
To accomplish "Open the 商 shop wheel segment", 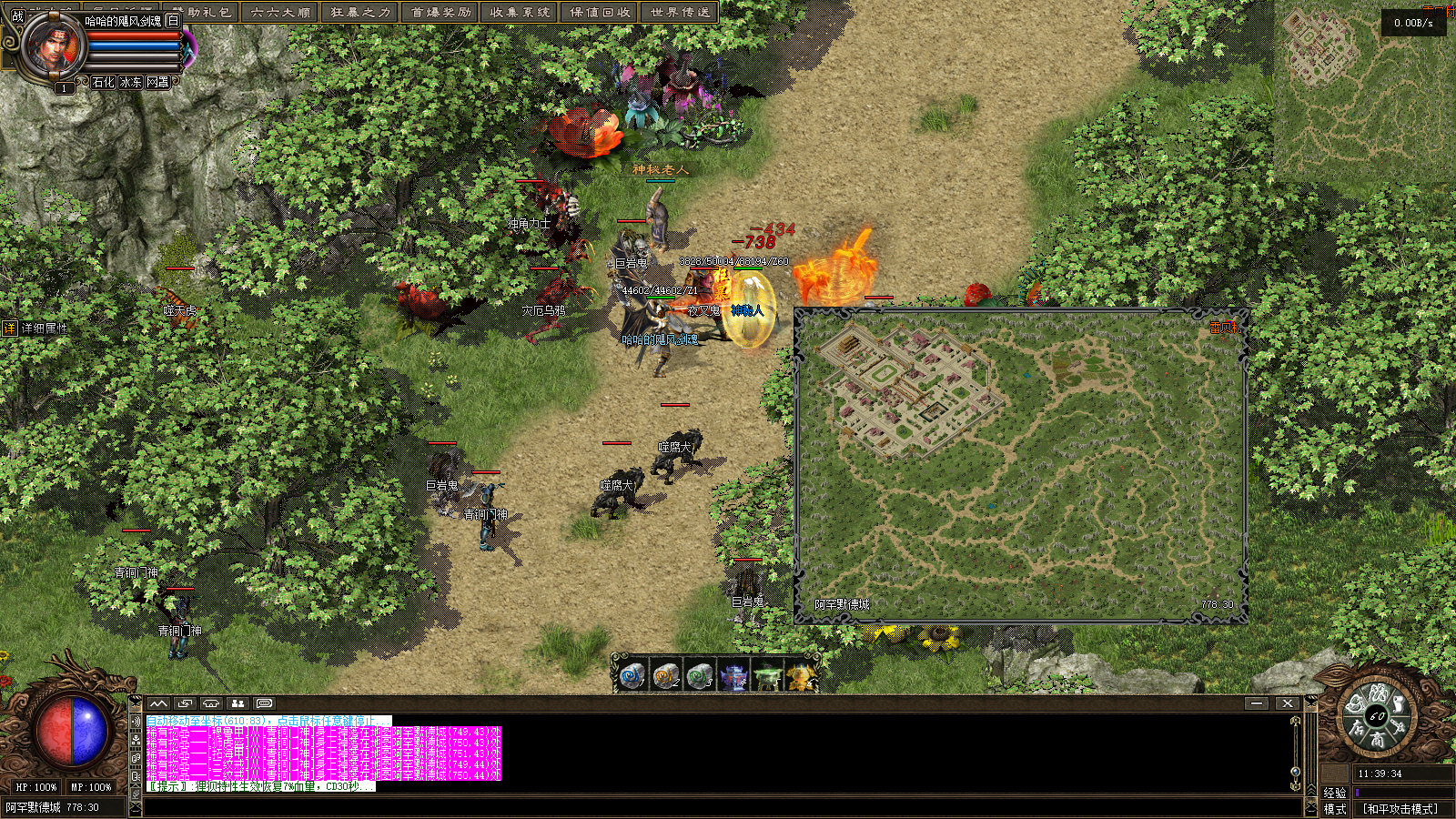I will [x=1378, y=741].
